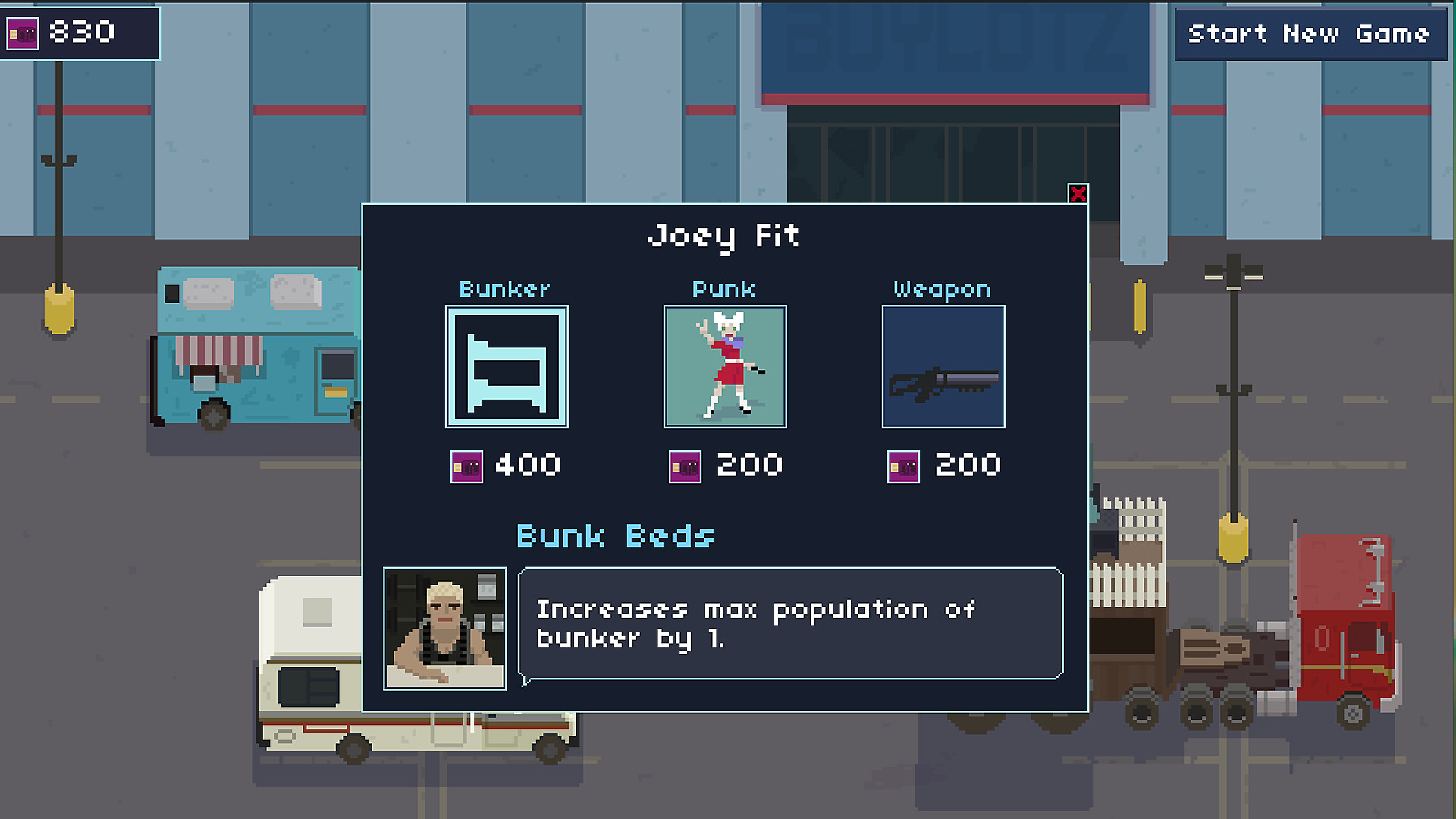Click Joey Fit's portrait picture
This screenshot has width=1456, height=819.
tap(444, 627)
